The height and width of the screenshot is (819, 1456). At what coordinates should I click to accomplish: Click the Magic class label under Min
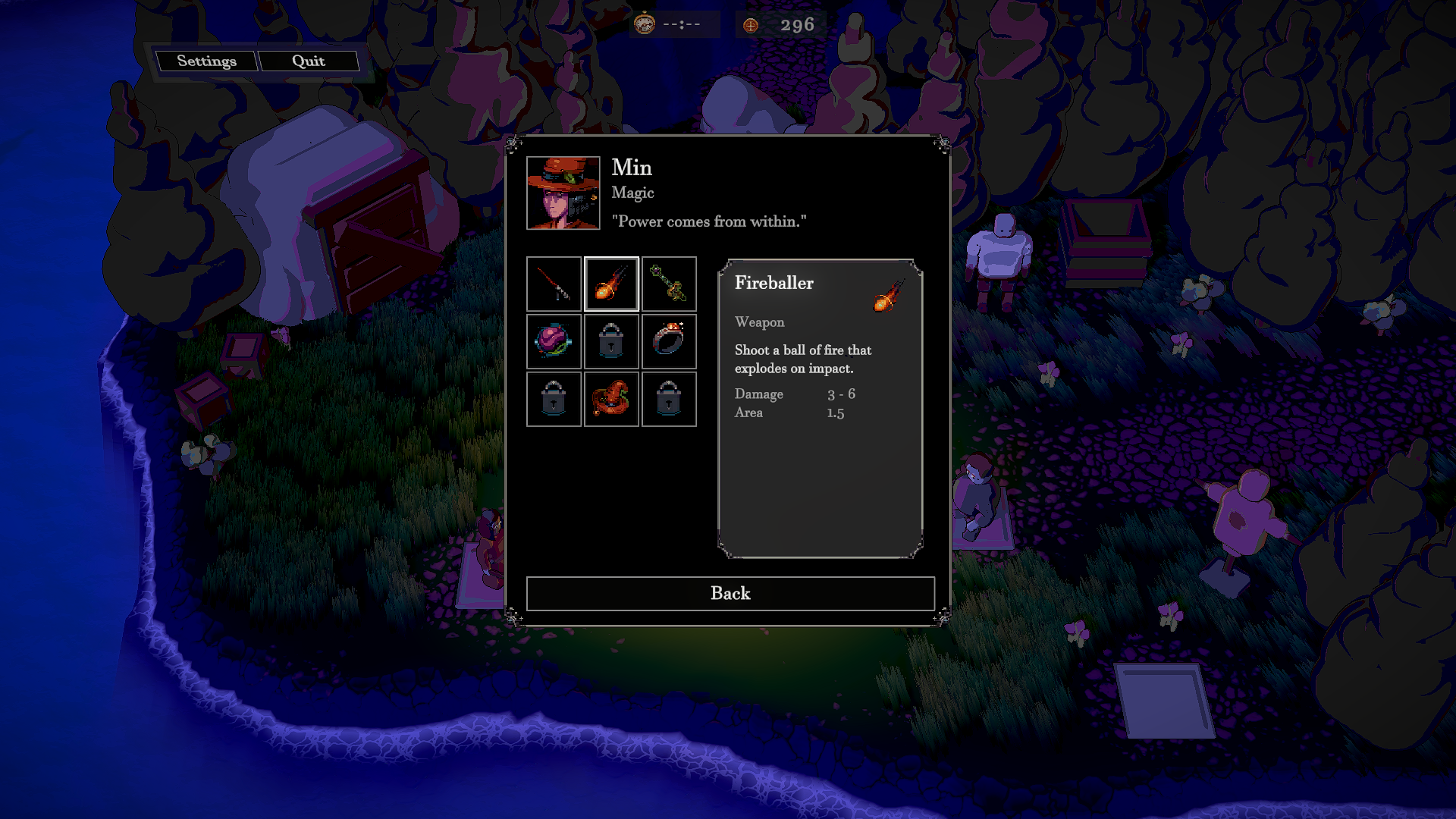pyautogui.click(x=632, y=193)
